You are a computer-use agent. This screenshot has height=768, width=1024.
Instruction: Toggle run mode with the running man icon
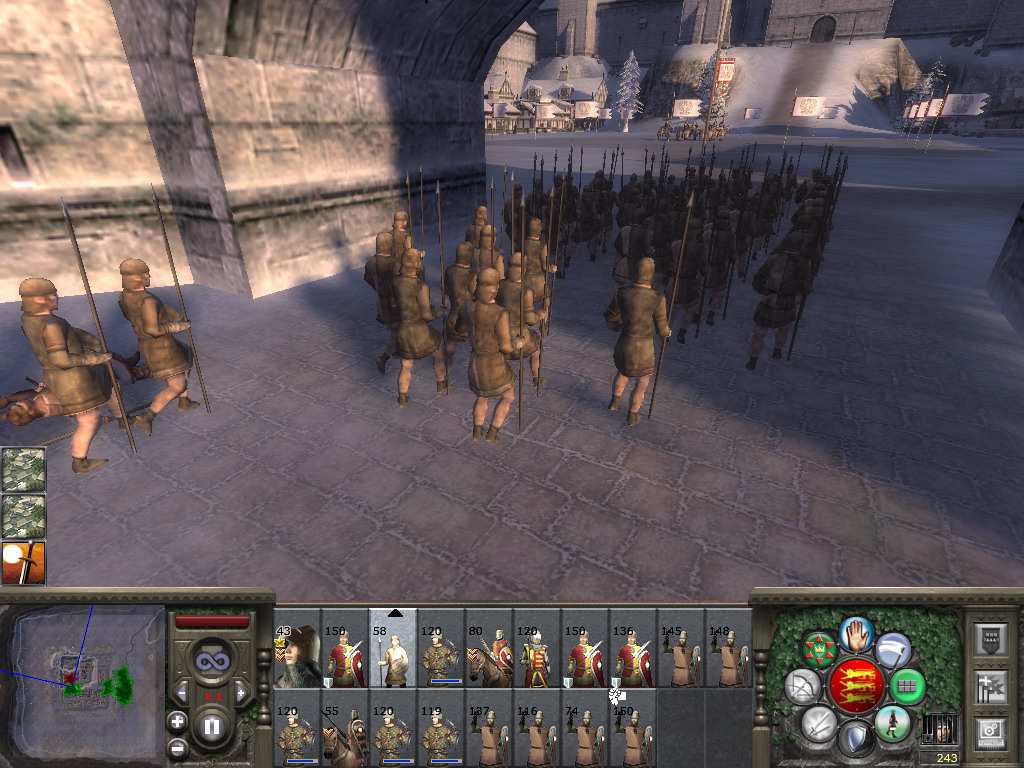click(892, 722)
